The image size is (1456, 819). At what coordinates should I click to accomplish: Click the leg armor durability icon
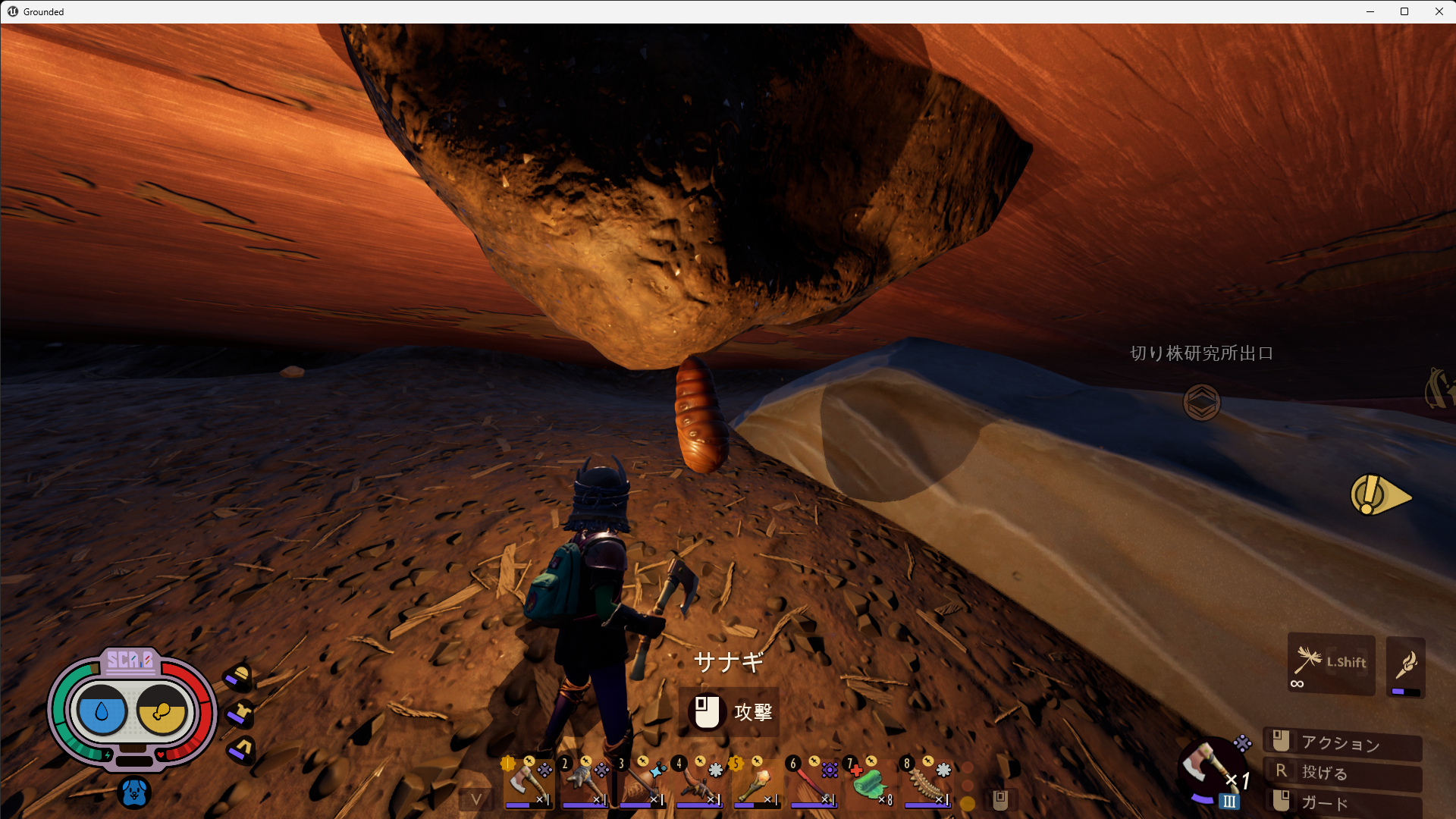click(x=242, y=749)
